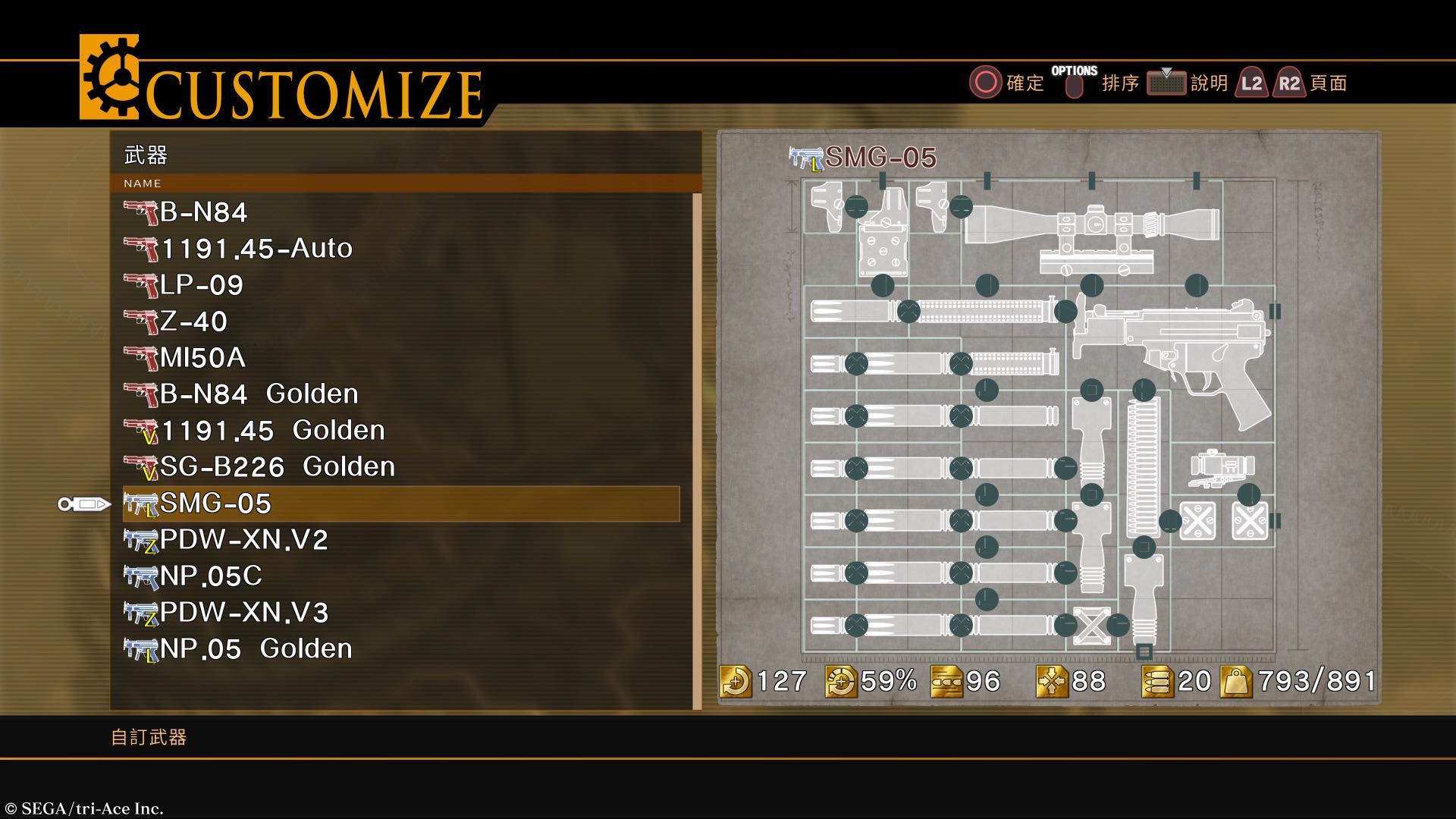Click the weapon list scrollbar
The height and width of the screenshot is (819, 1456).
pyautogui.click(x=698, y=451)
